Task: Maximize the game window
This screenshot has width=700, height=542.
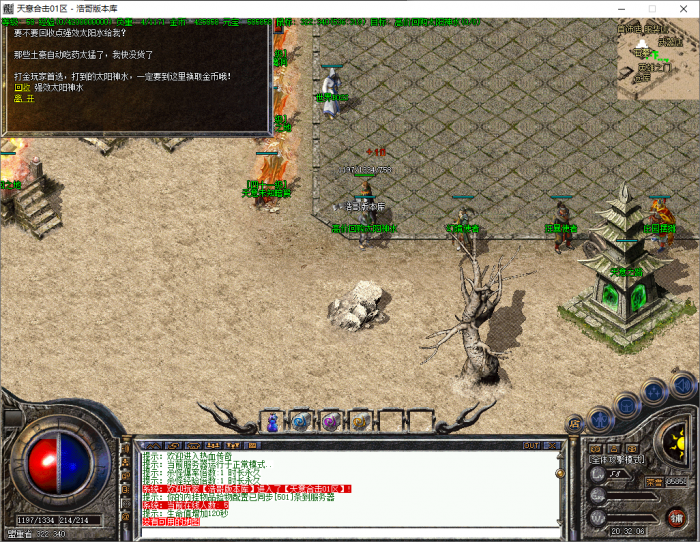Action: (653, 8)
